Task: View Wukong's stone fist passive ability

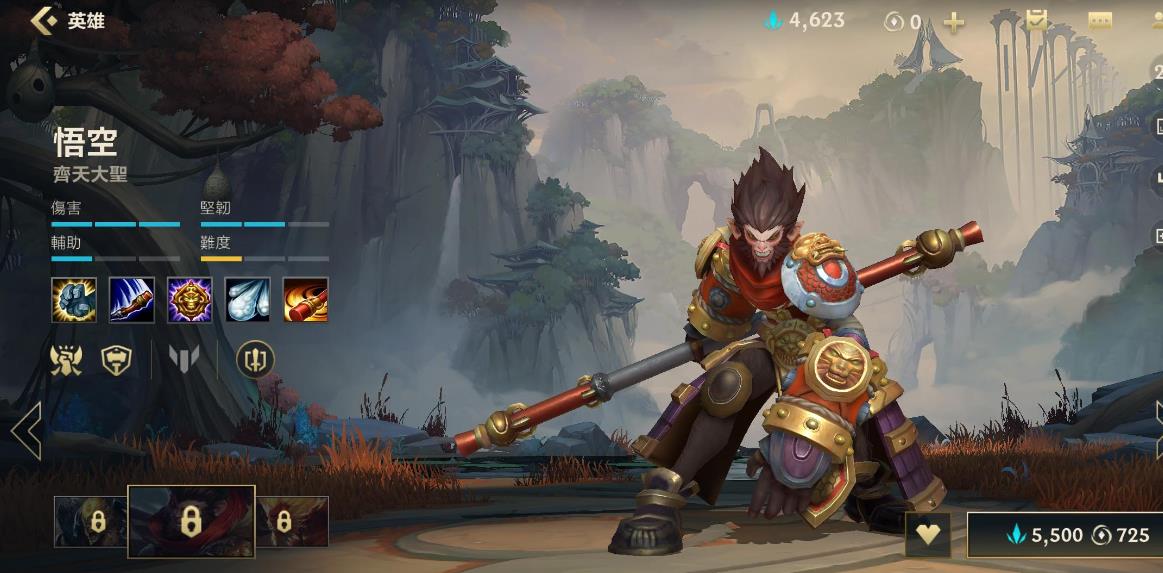Action: pyautogui.click(x=74, y=300)
